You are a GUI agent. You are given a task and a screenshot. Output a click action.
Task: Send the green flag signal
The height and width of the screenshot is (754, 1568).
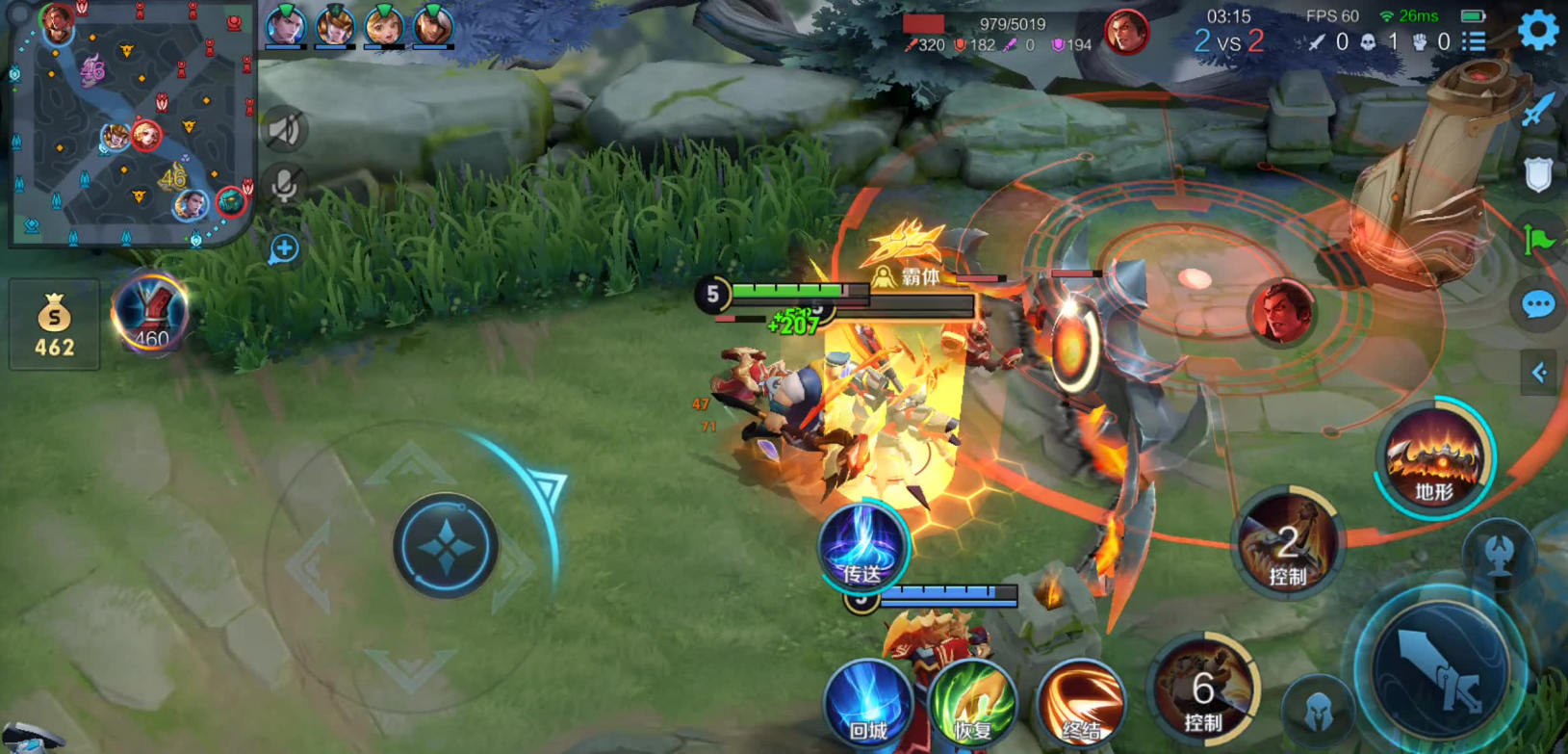pos(1537,240)
